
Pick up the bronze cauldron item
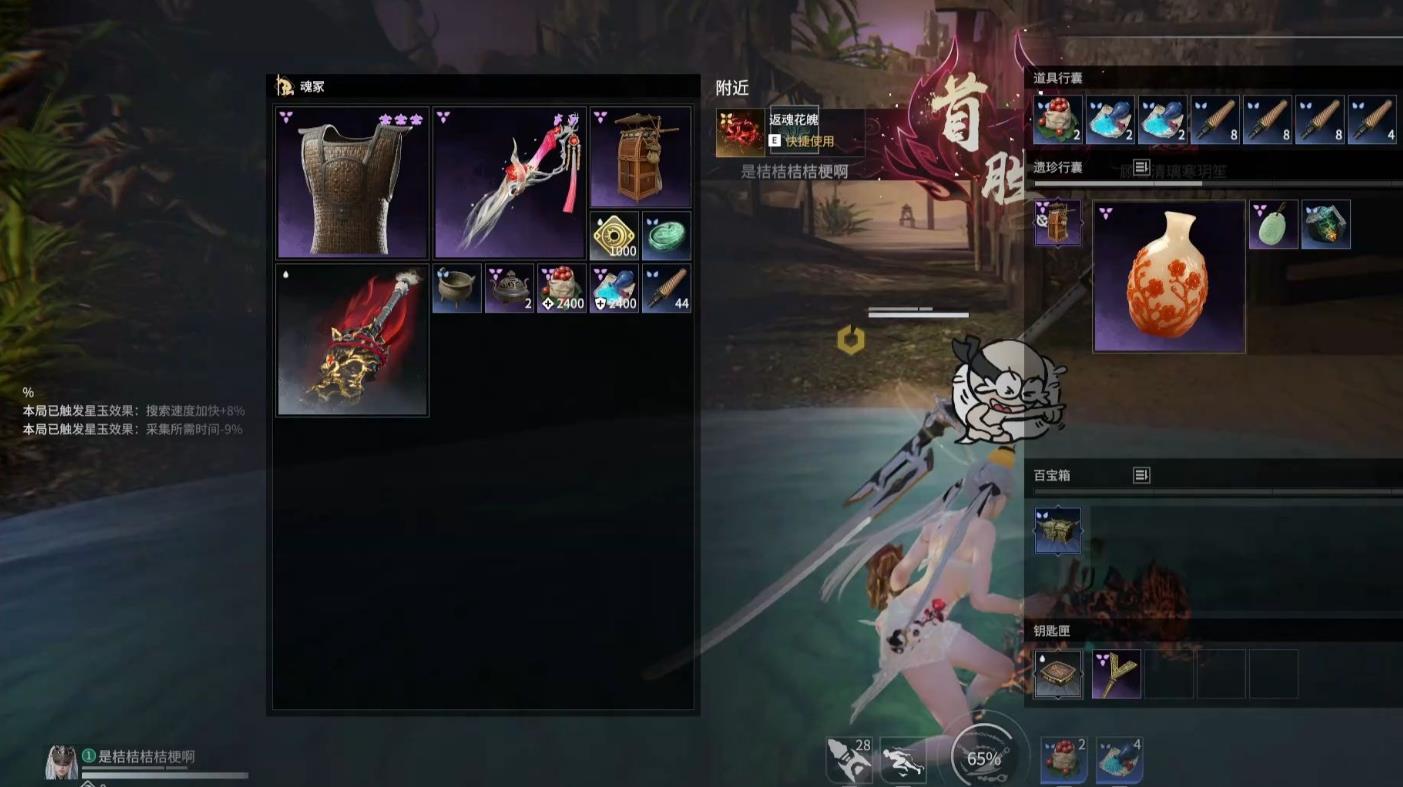[x=457, y=288]
